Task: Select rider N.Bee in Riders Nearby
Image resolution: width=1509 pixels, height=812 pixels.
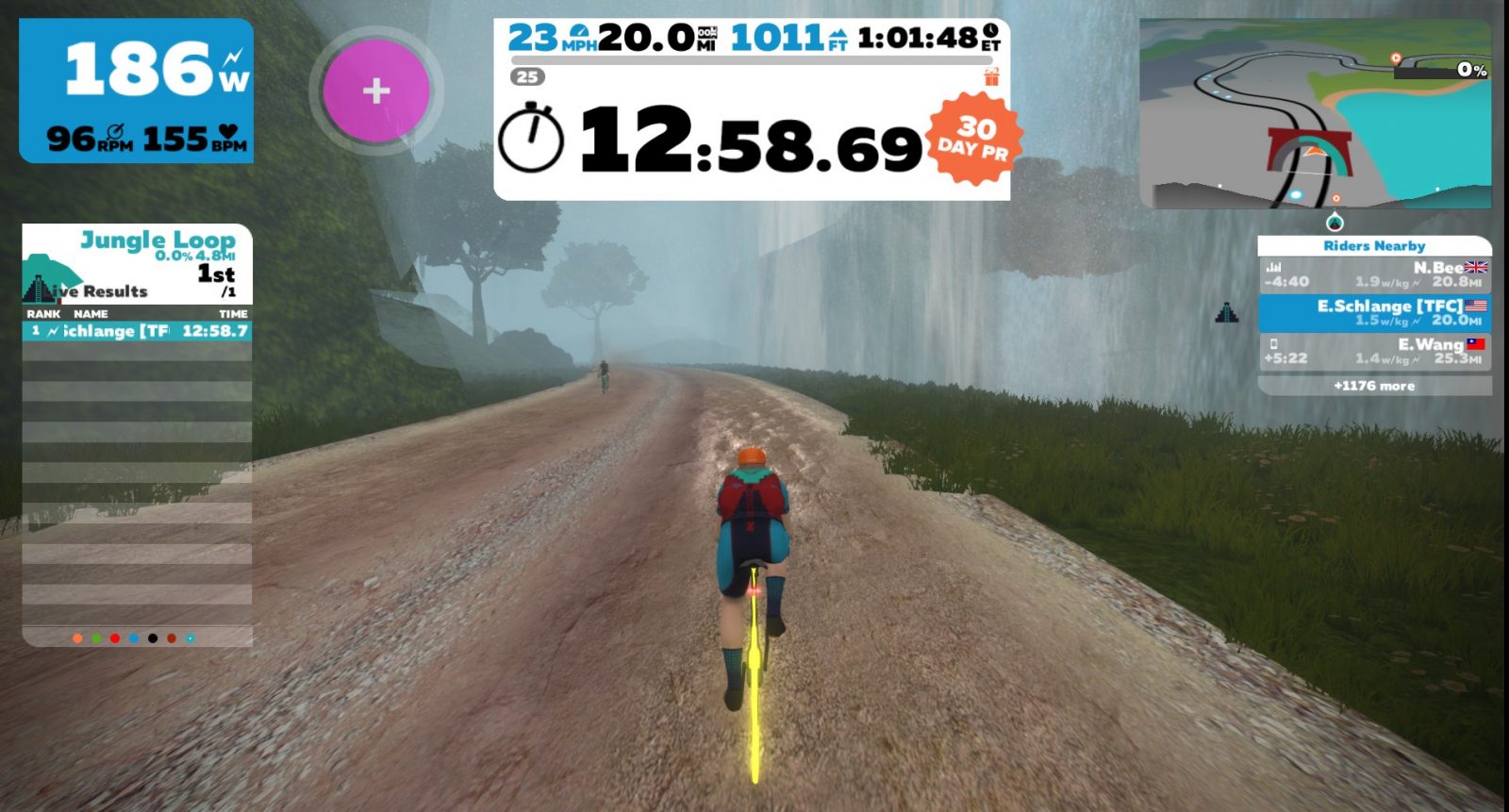Action: [x=1374, y=274]
